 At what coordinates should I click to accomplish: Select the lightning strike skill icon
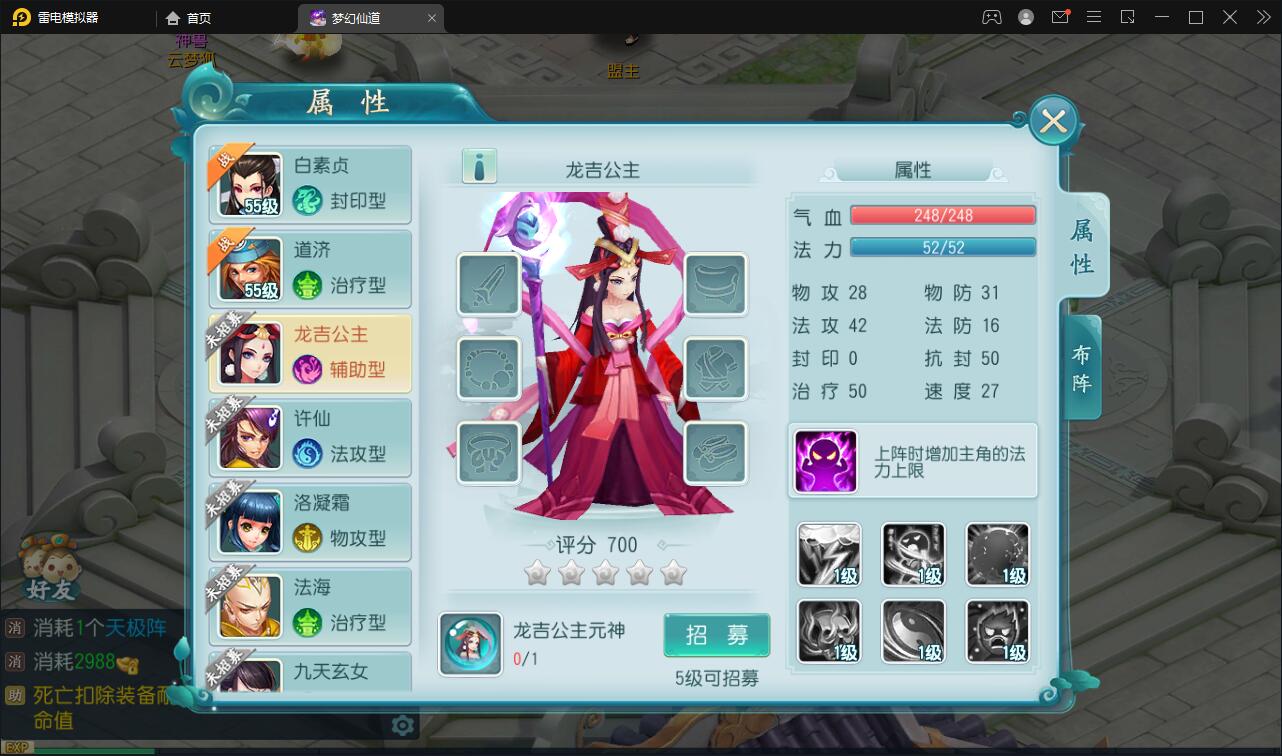coord(828,554)
